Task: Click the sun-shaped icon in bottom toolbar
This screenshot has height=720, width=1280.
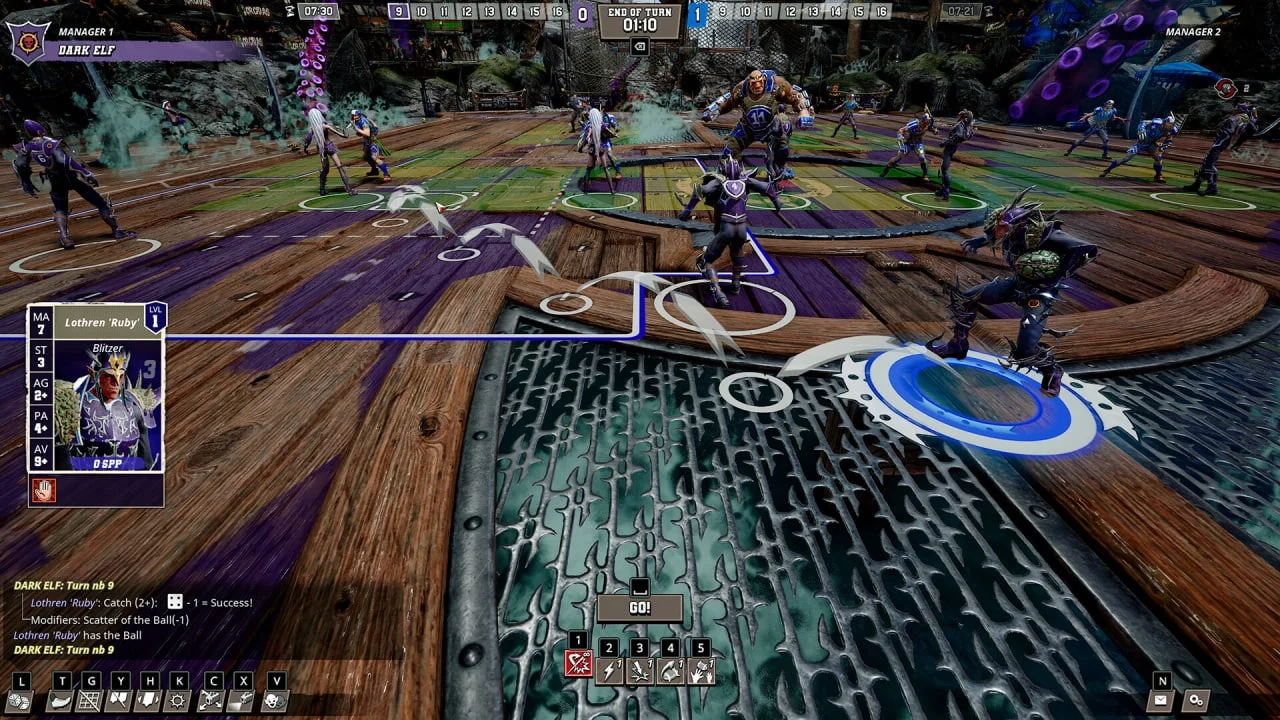Action: pos(180,701)
